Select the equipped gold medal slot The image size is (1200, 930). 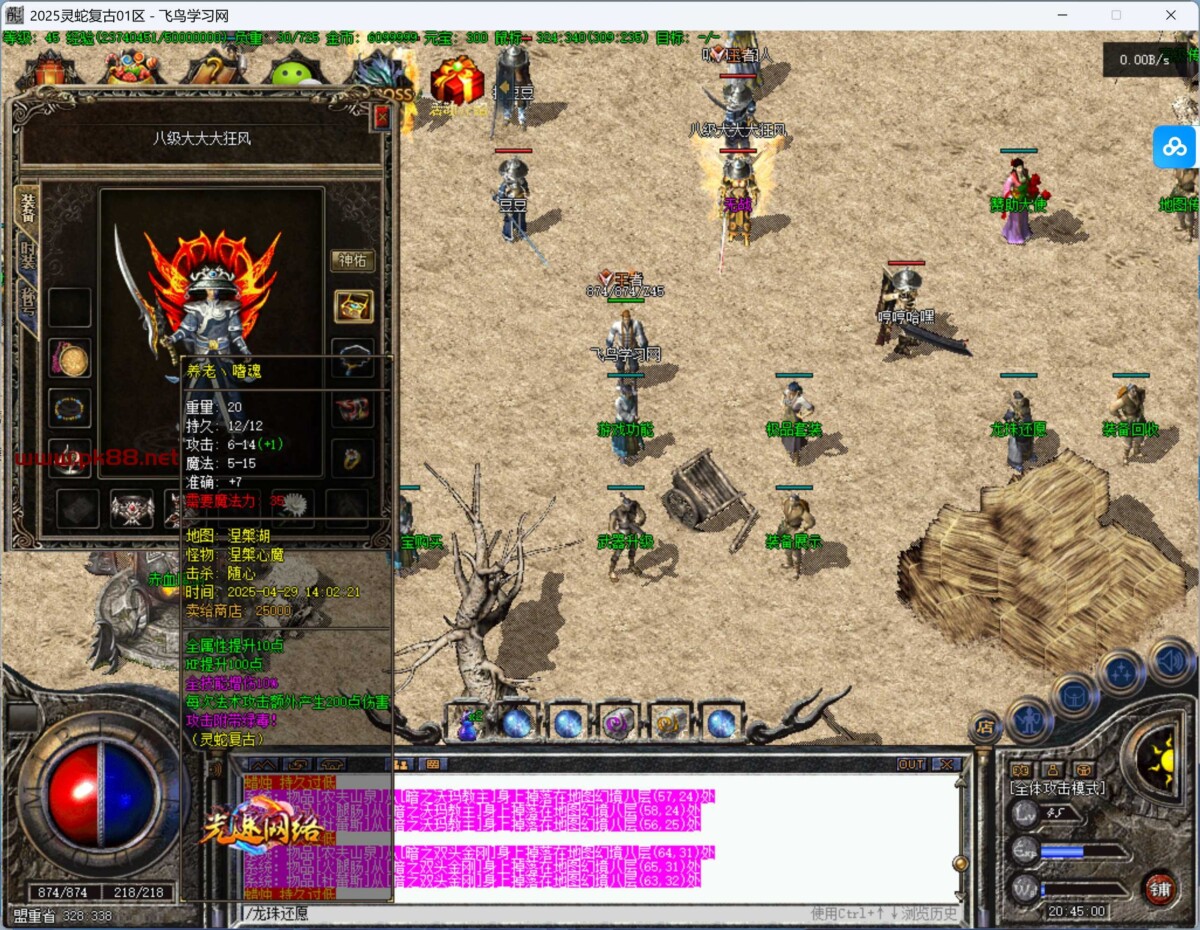tap(70, 358)
